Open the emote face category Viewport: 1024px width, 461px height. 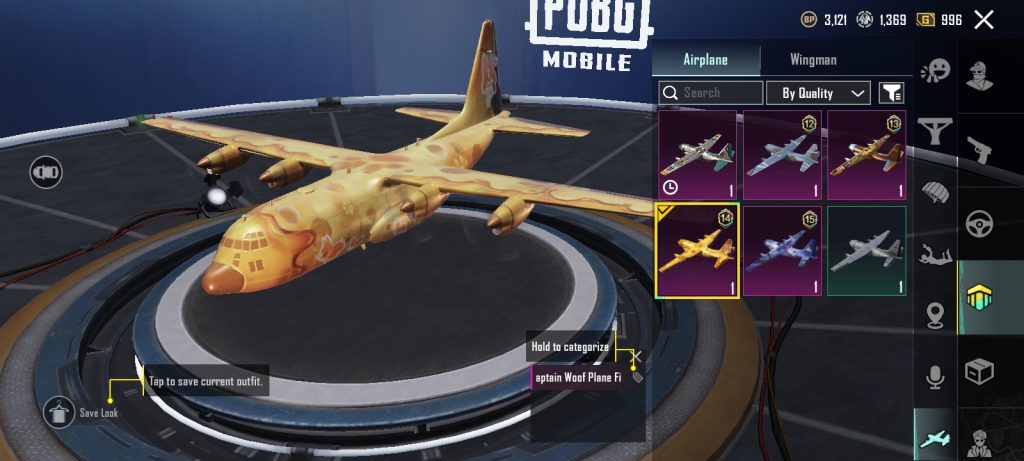[x=937, y=72]
